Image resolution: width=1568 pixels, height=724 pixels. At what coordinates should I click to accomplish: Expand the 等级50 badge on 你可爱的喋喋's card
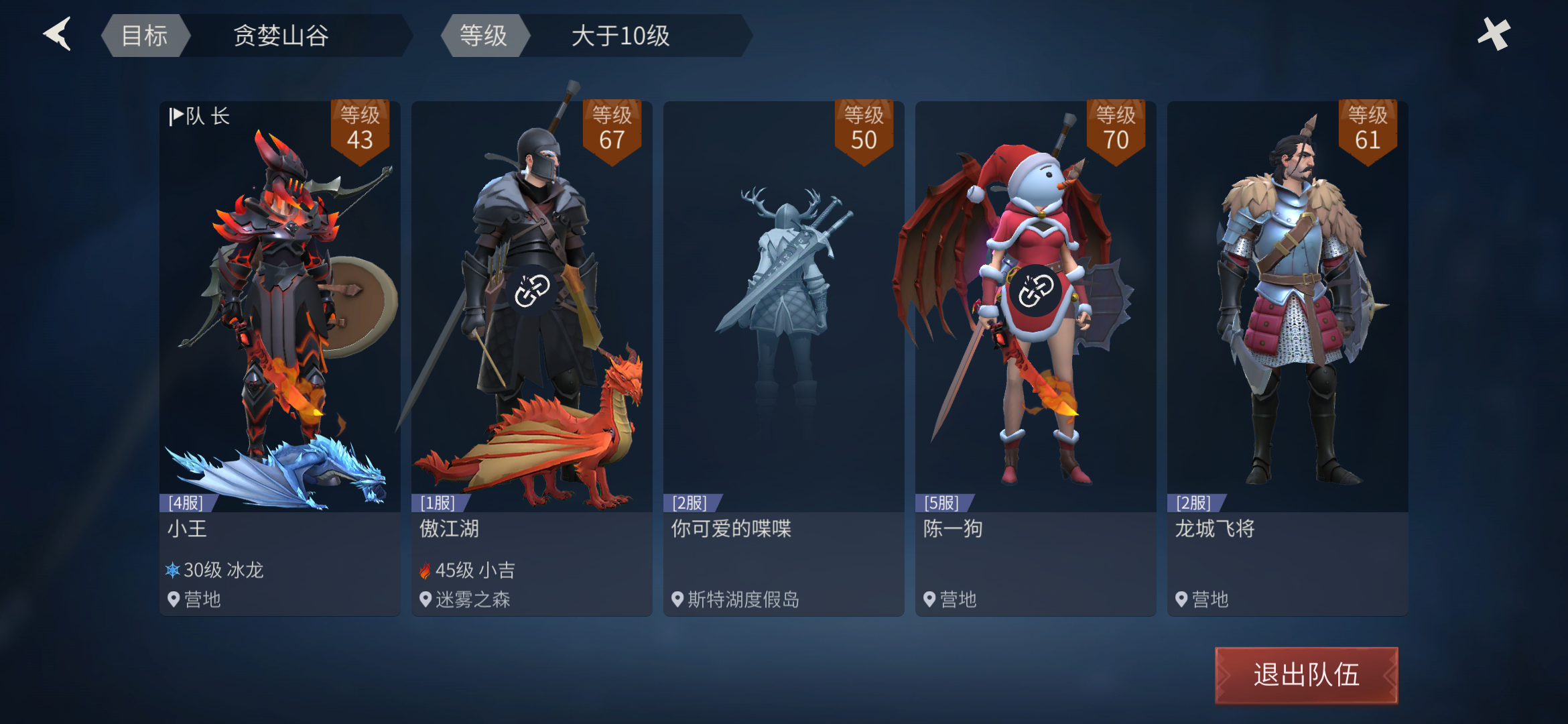[863, 129]
